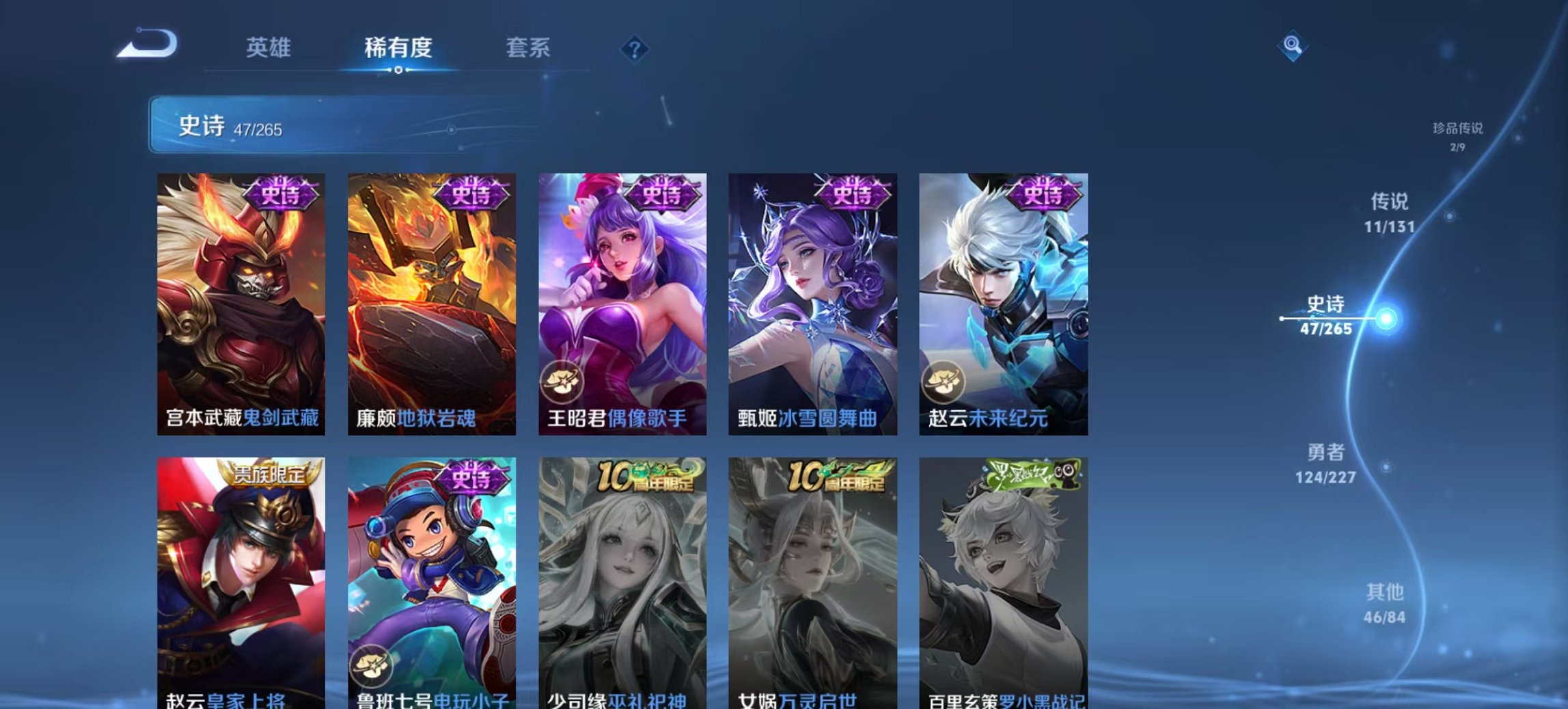Switch to the 套系 tab
The image size is (1568, 709).
point(528,49)
